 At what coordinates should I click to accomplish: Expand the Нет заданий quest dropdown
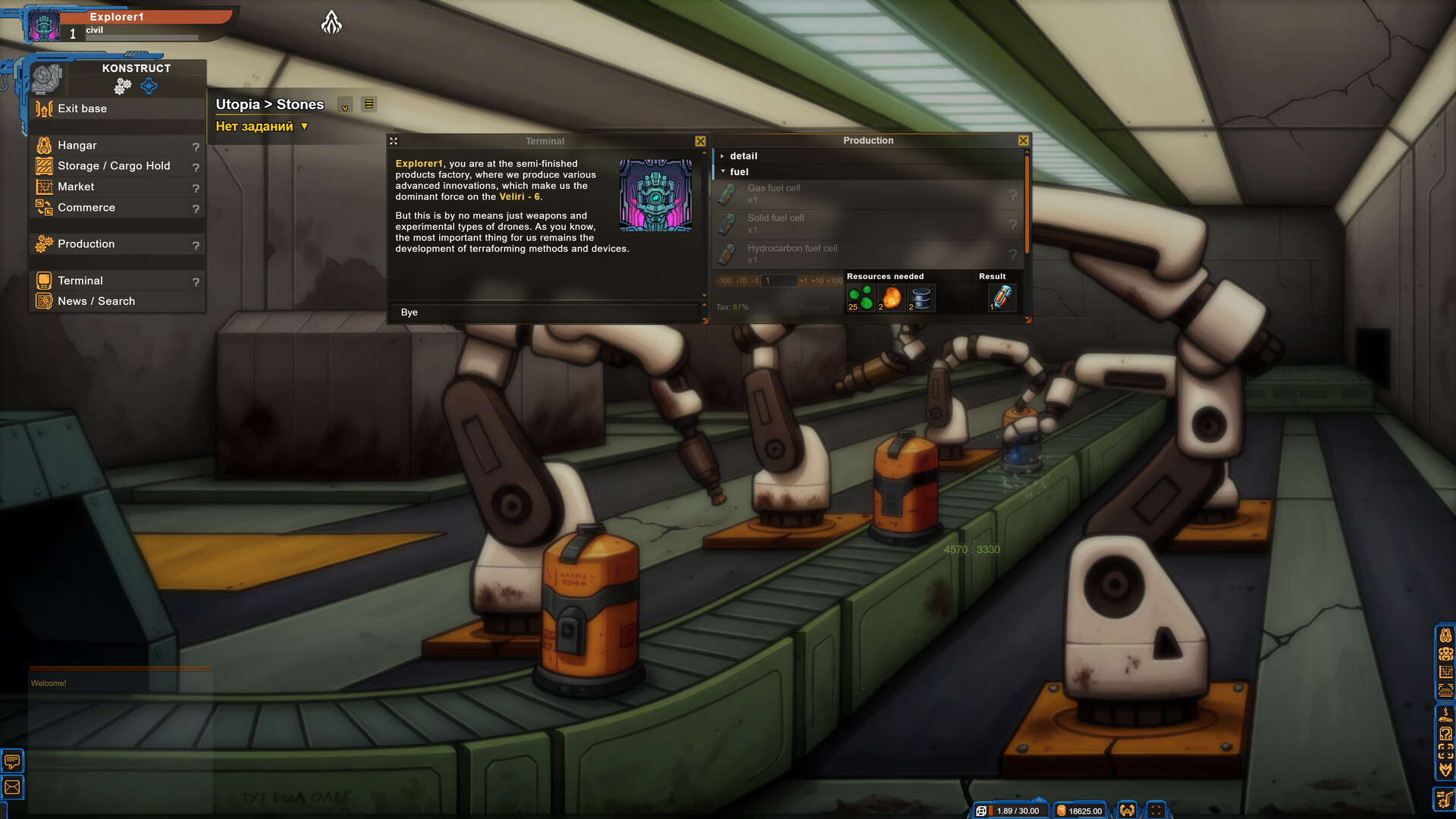pos(304,127)
